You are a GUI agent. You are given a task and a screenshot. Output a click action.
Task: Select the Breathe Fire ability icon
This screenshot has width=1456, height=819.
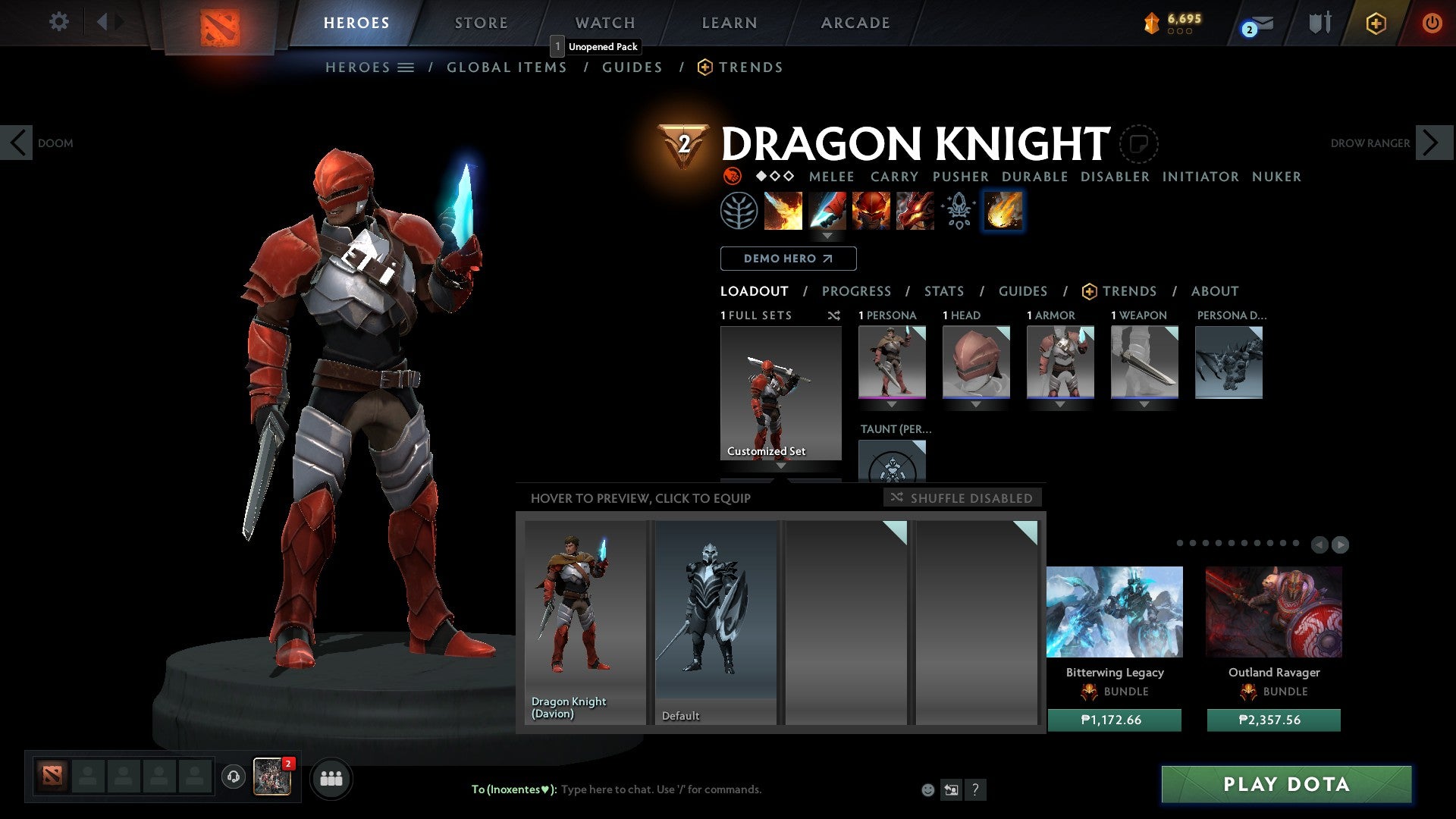[782, 211]
